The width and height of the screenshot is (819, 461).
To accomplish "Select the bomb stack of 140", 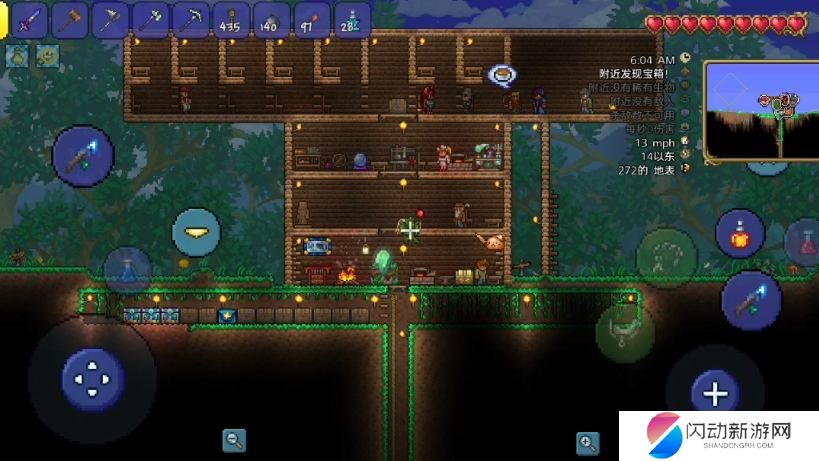I will (270, 19).
